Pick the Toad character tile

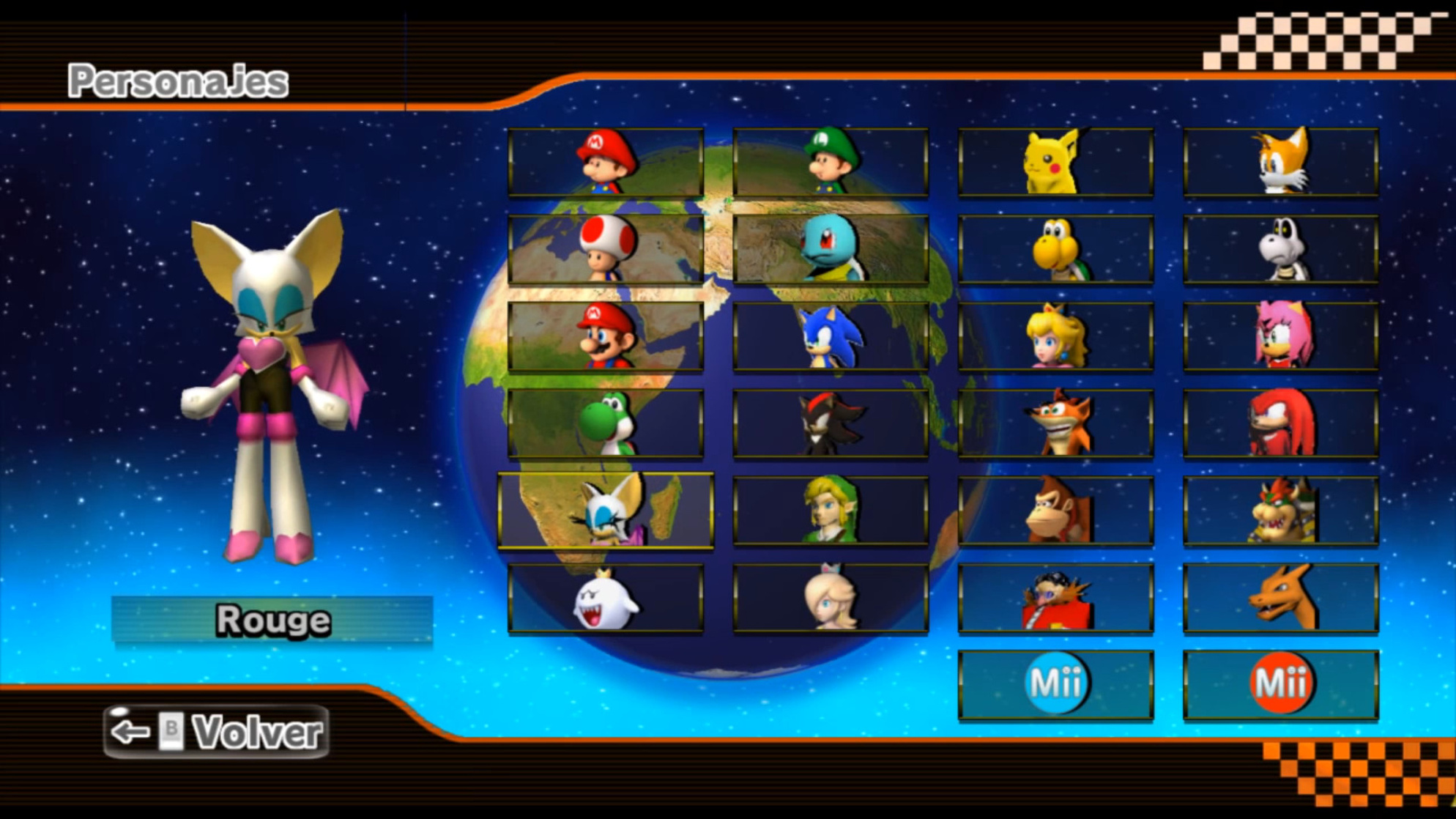pyautogui.click(x=606, y=249)
